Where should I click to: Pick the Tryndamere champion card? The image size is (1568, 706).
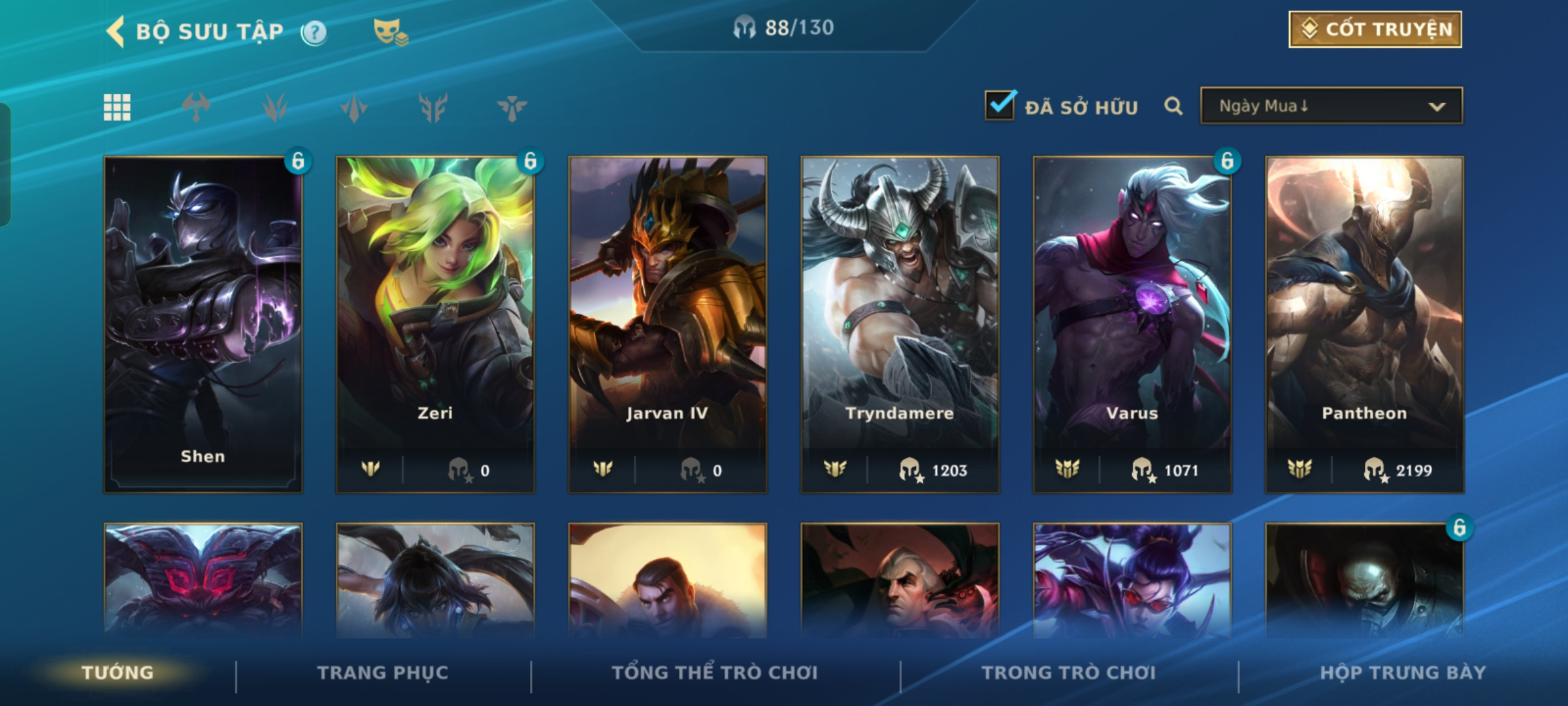click(x=900, y=324)
